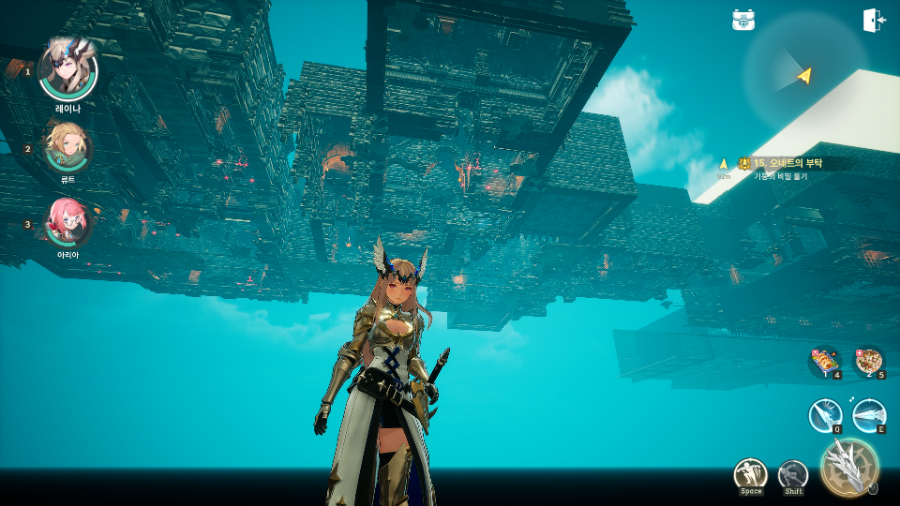The height and width of the screenshot is (506, 900).
Task: Activate the E sword thrust skill
Action: coord(869,414)
